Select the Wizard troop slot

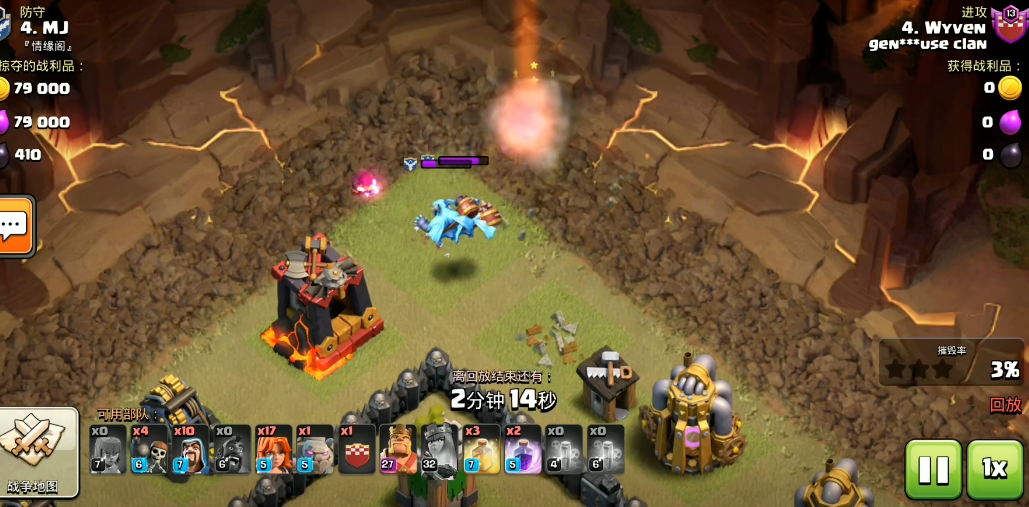click(x=190, y=449)
